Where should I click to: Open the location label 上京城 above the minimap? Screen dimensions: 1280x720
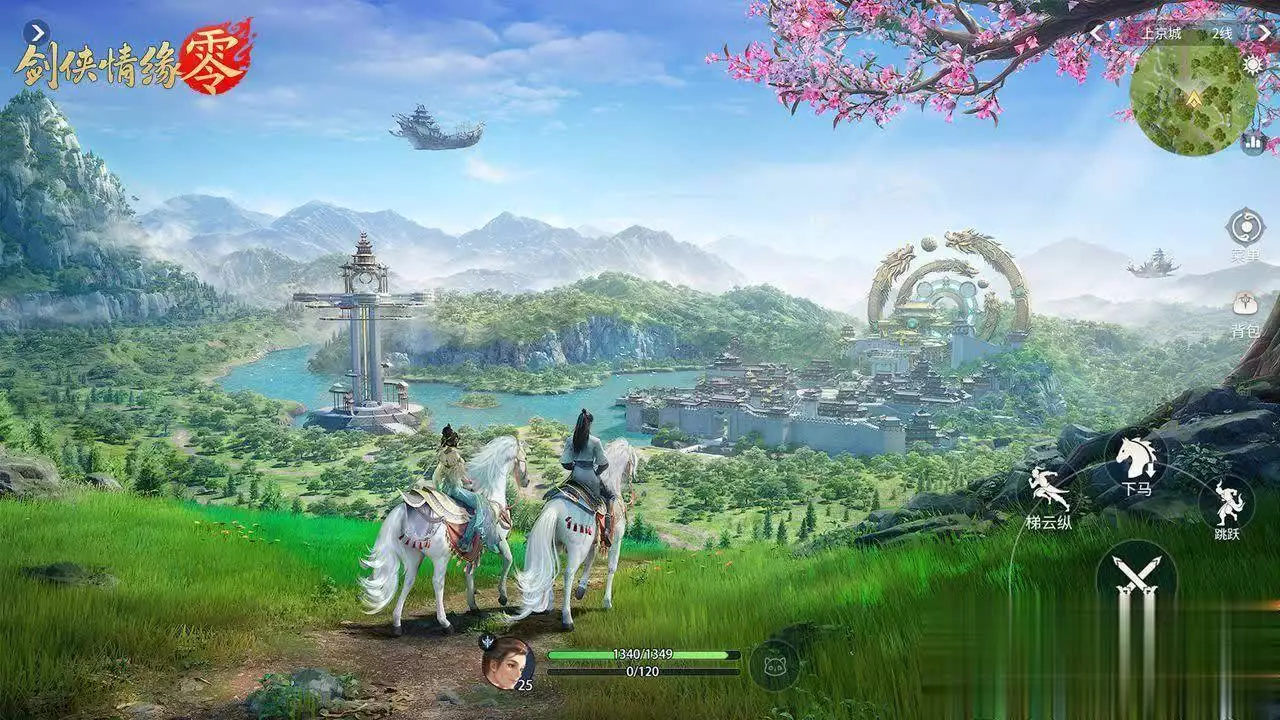tap(1162, 32)
